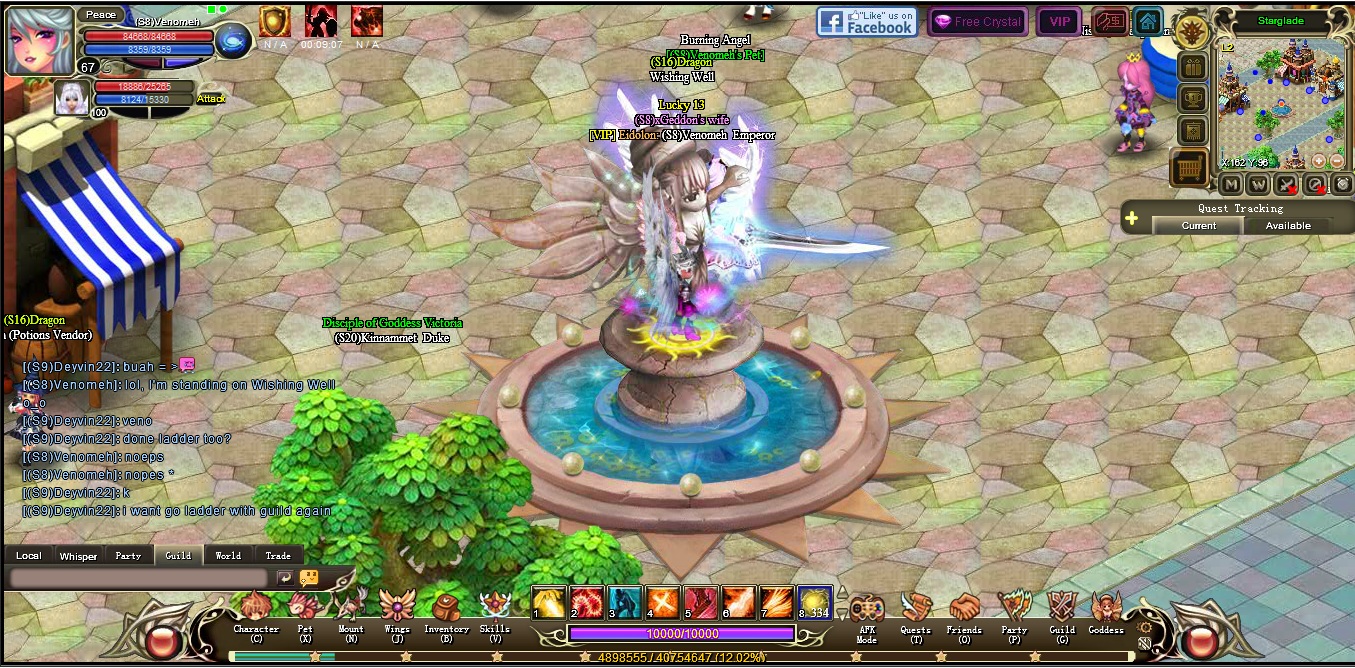Activate the skill in hotbar slot 1

[548, 602]
